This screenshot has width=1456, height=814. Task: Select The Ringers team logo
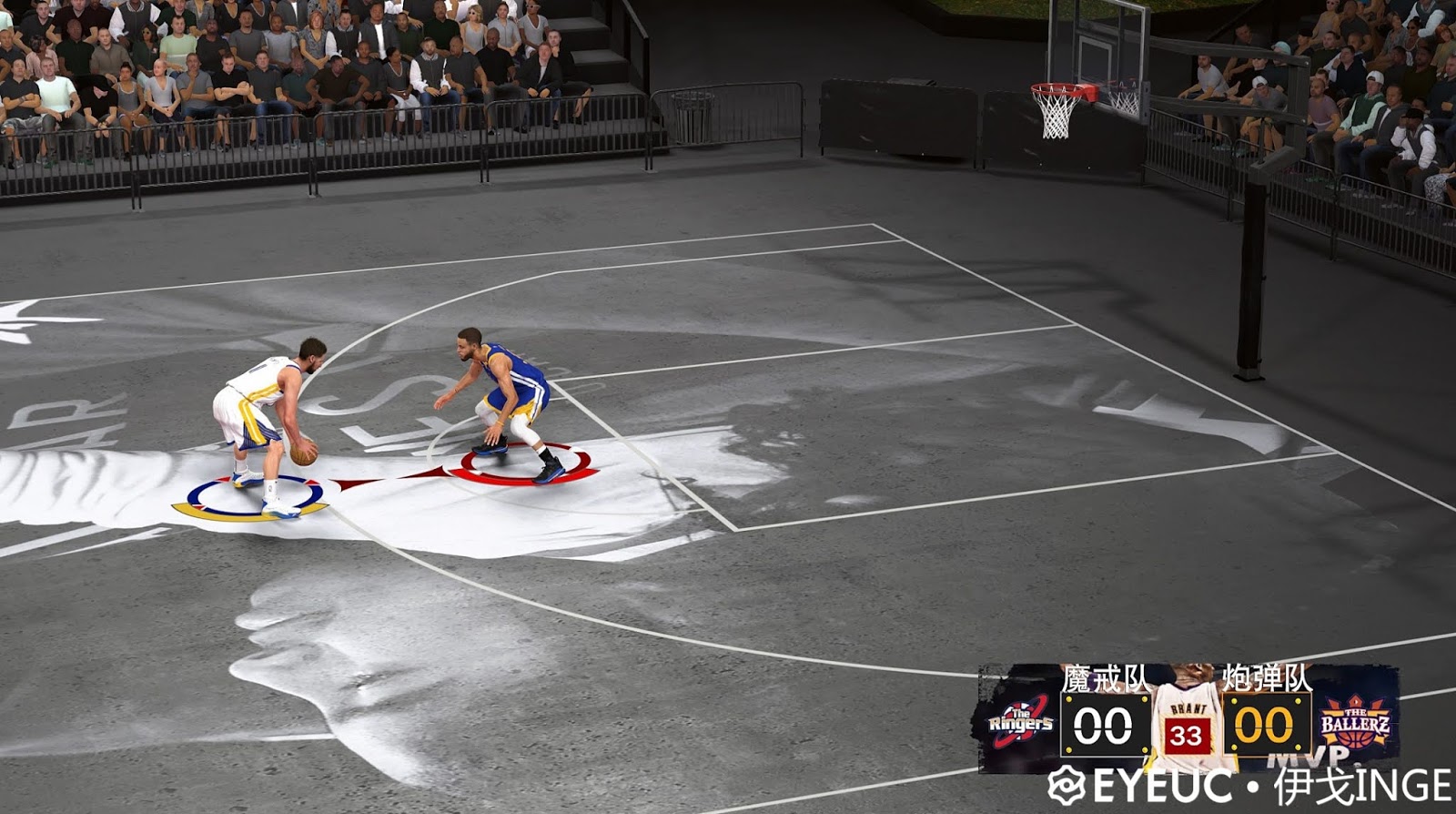[x=1021, y=721]
